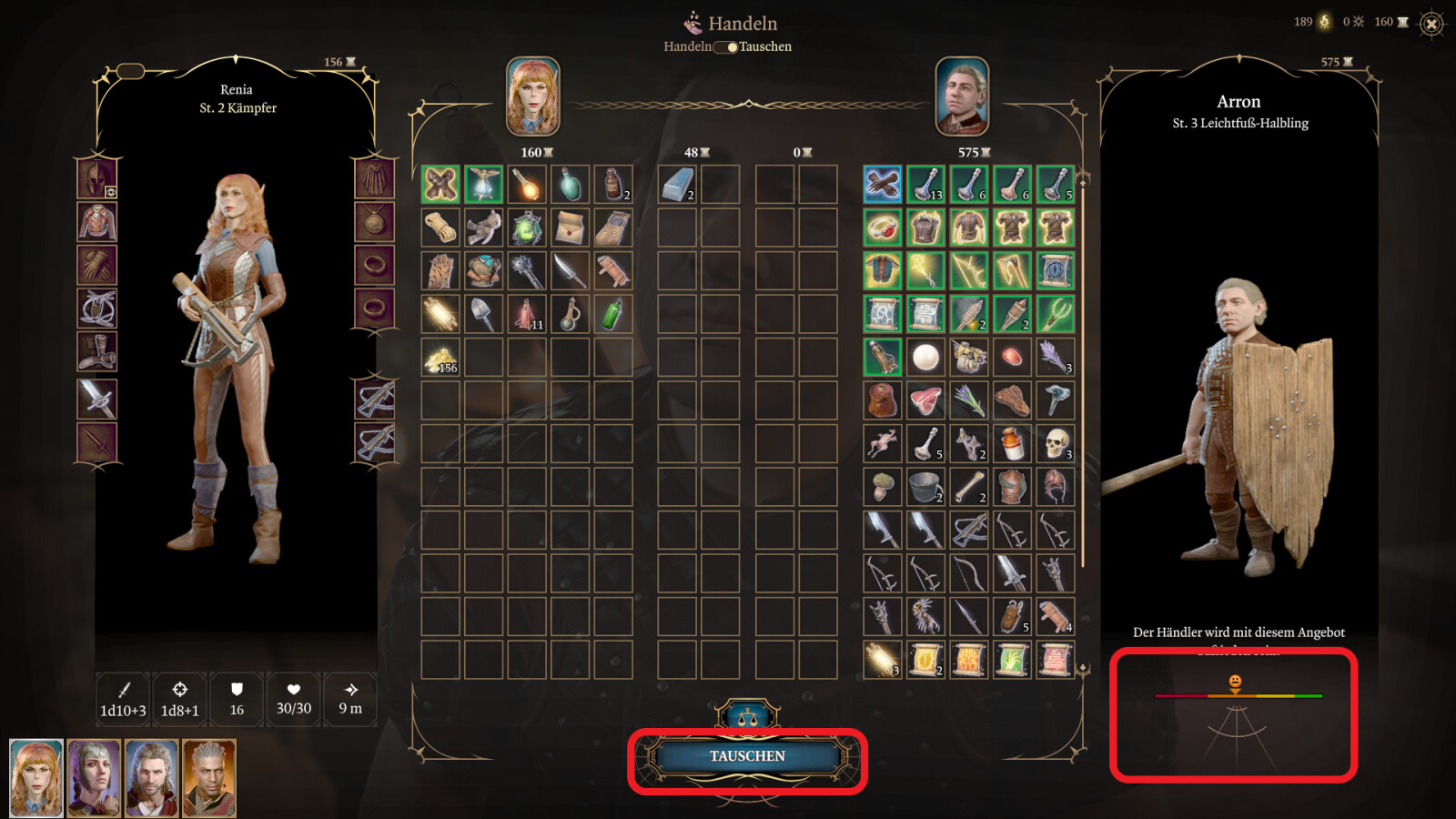Pick the shovel in Renia's inventory
1456x819 pixels.
[483, 314]
